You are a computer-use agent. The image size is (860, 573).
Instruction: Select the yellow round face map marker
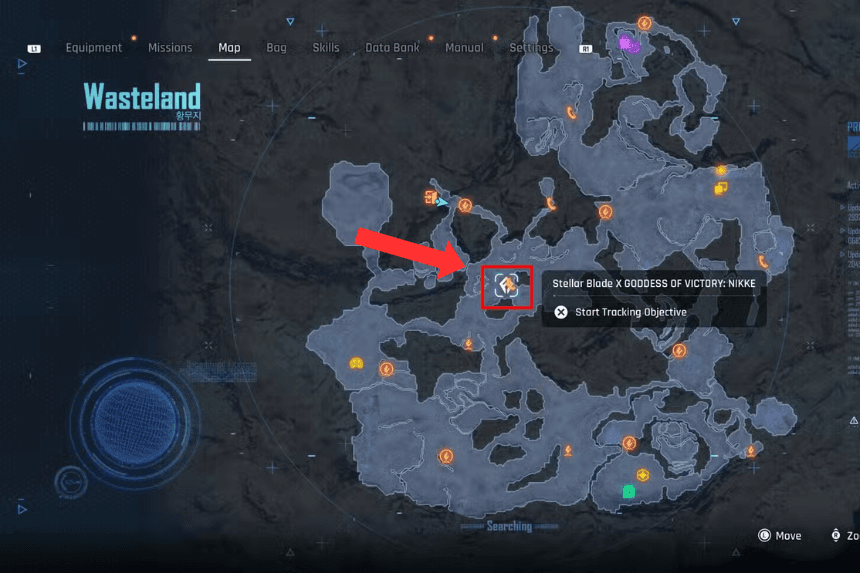click(x=355, y=363)
